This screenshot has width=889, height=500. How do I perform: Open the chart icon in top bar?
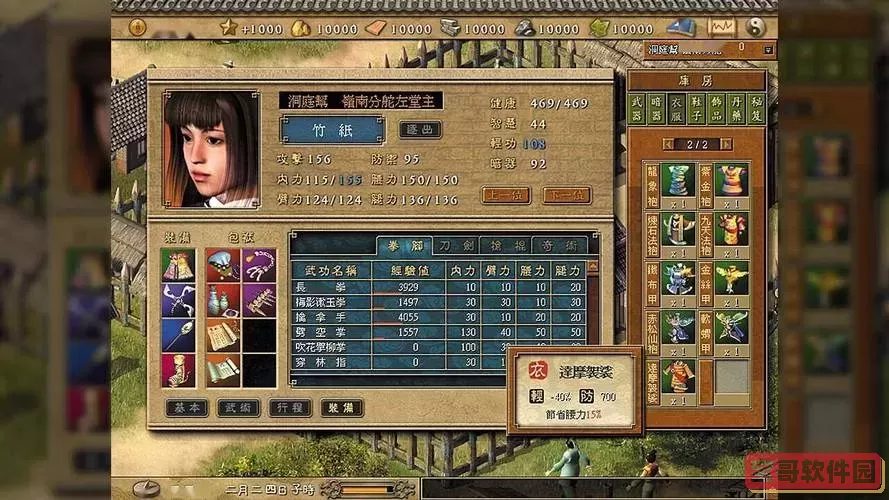[720, 28]
